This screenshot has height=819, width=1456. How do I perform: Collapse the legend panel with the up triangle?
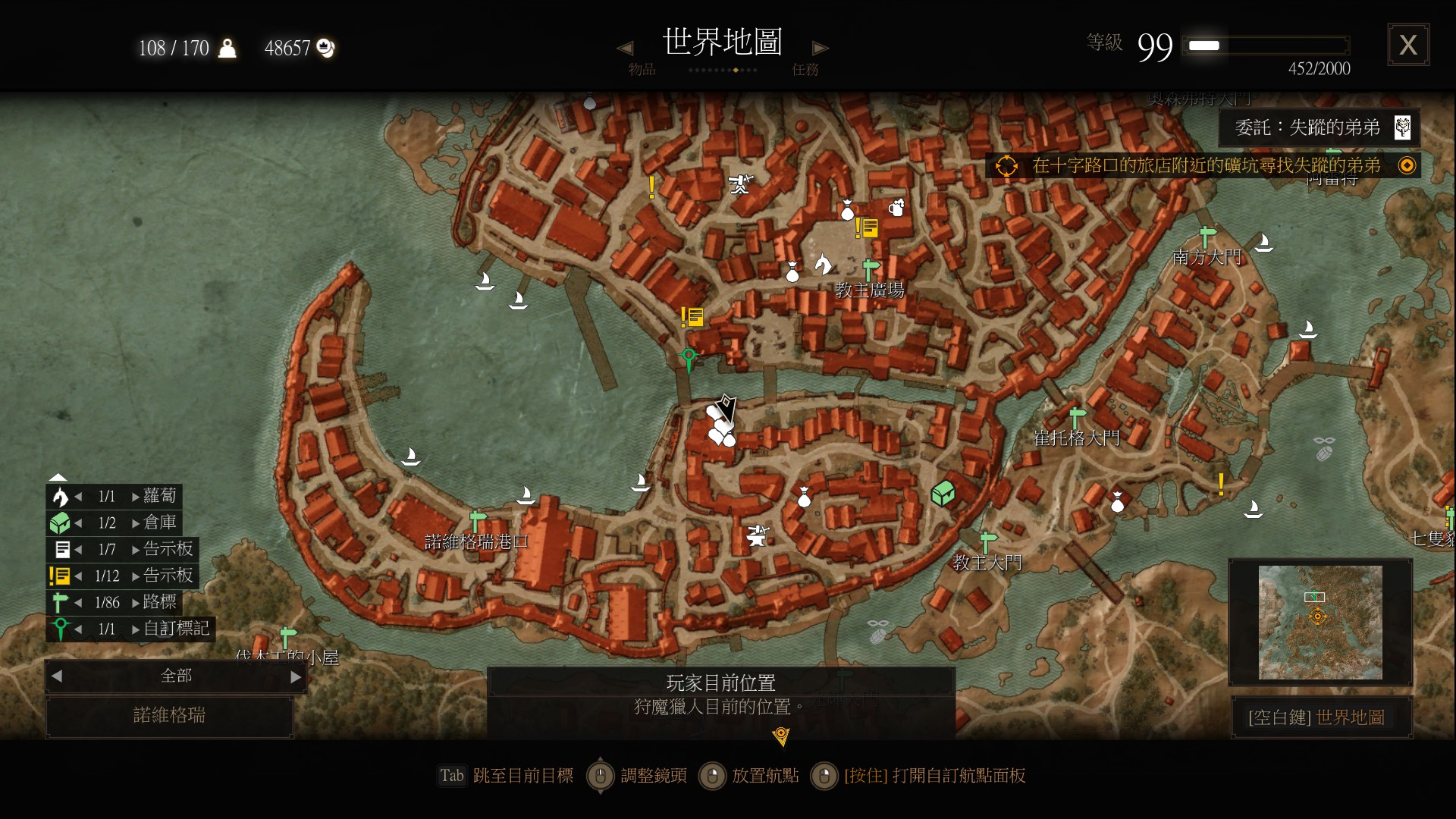(x=58, y=476)
